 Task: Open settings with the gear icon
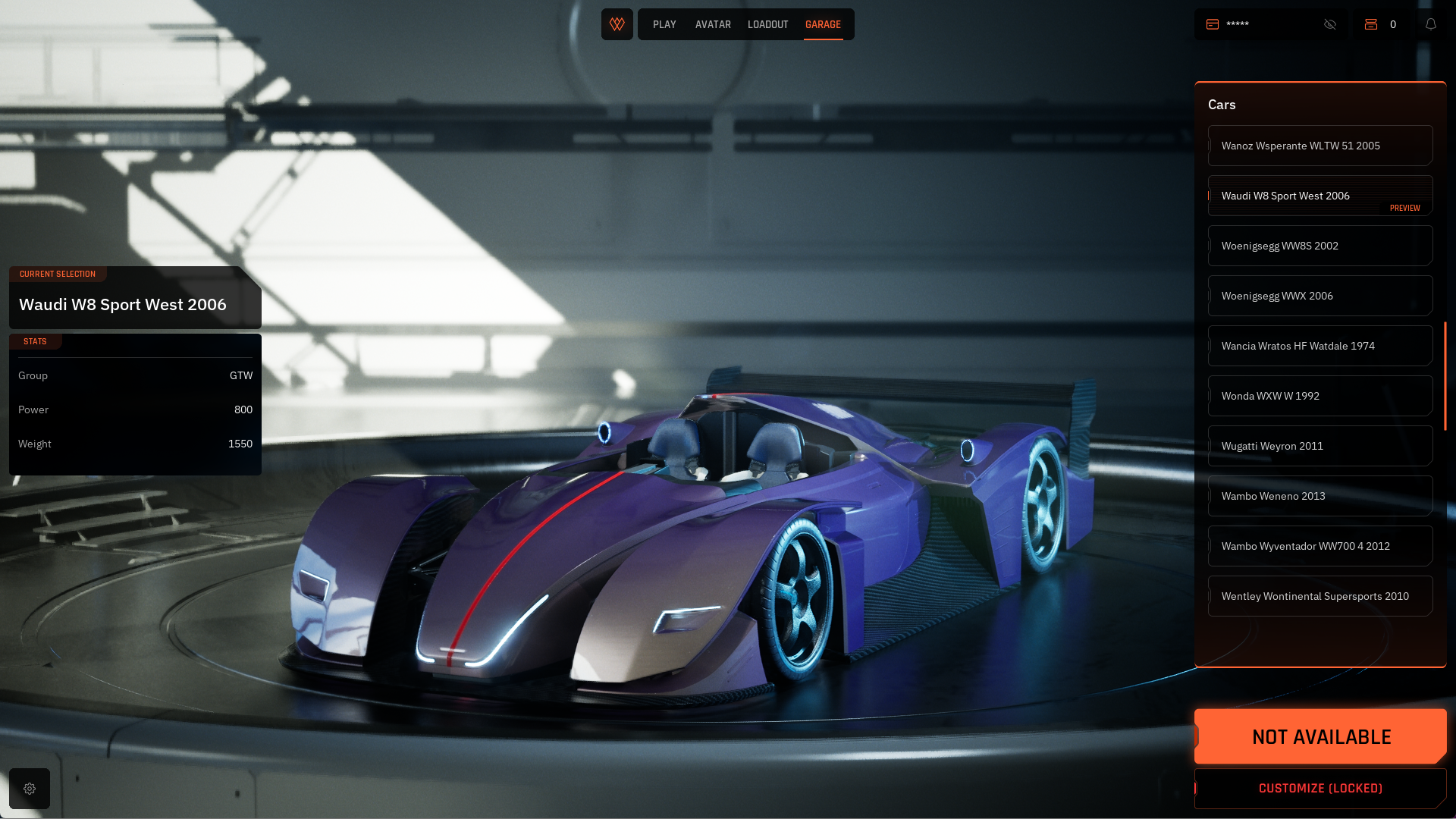point(30,789)
